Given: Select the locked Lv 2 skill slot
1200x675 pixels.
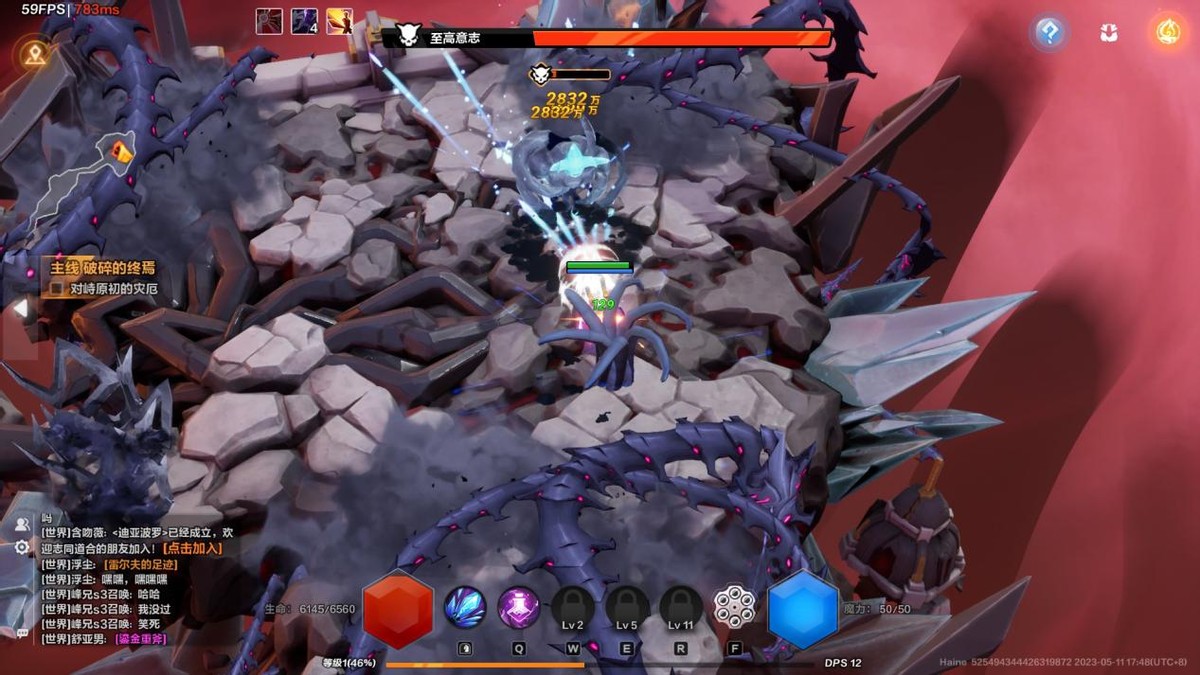Looking at the screenshot, I should [x=573, y=608].
